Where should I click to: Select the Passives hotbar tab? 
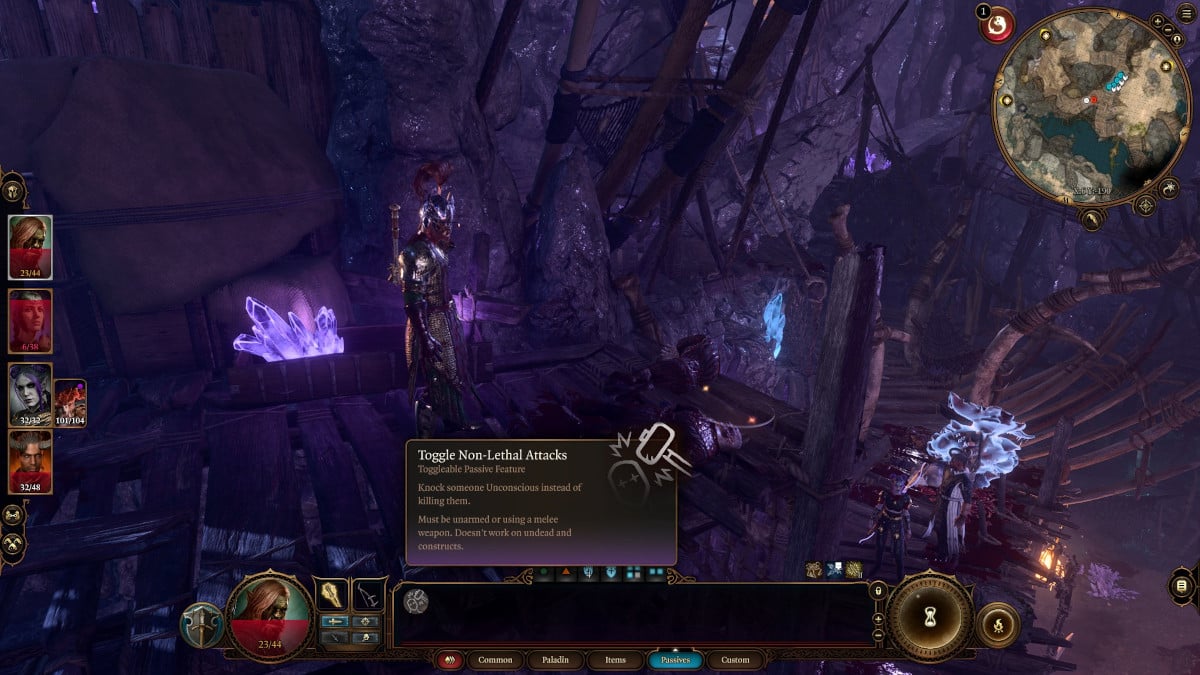pos(675,660)
